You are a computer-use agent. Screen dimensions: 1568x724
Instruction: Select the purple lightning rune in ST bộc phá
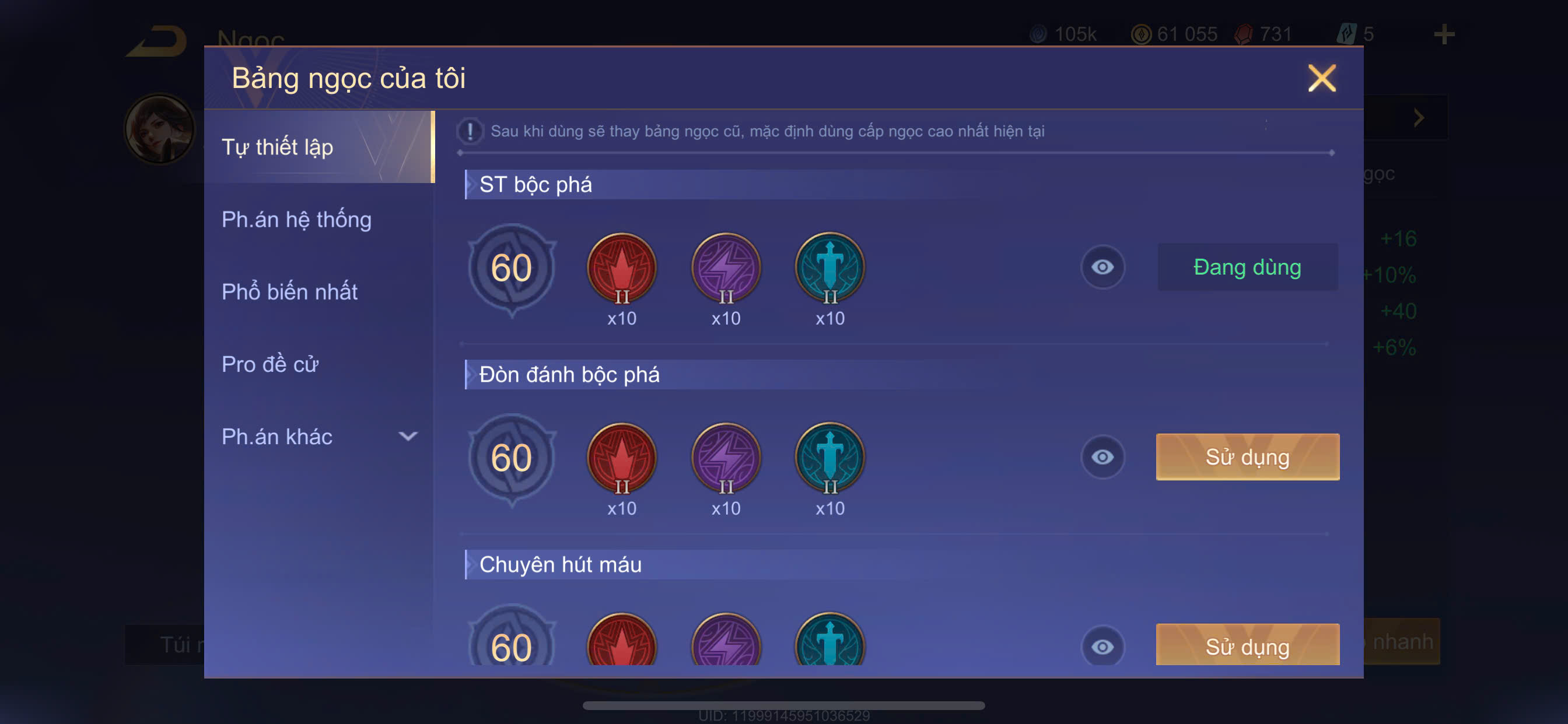pos(726,268)
